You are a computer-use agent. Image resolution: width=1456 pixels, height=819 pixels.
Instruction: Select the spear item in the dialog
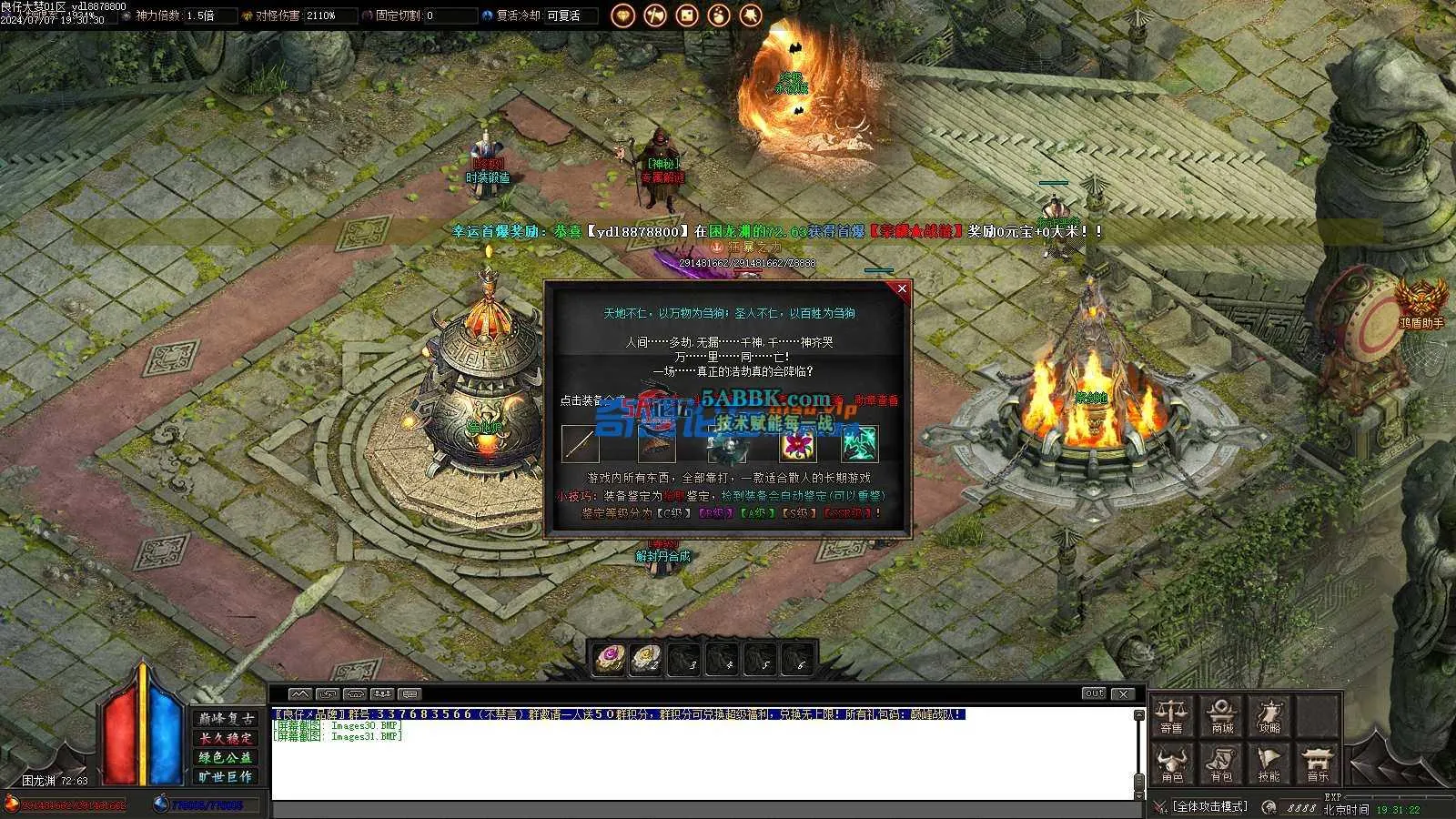click(x=580, y=444)
